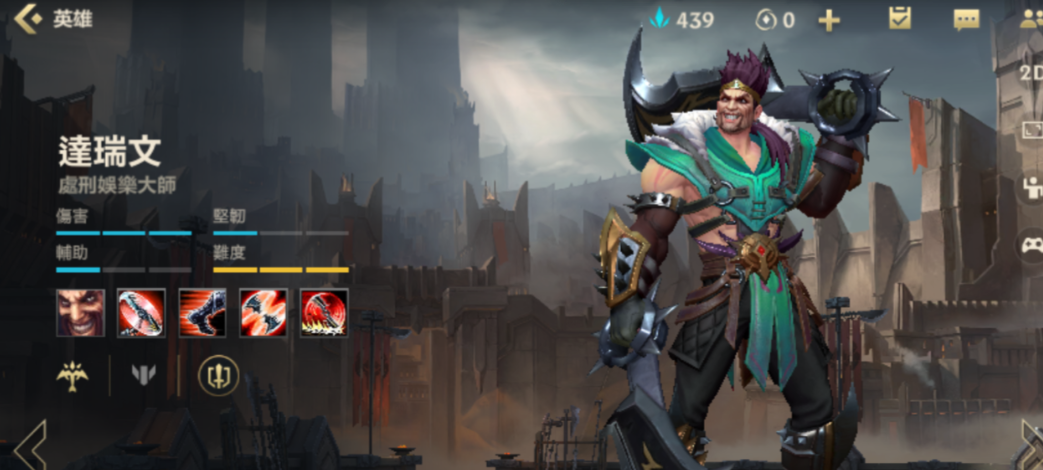Switch to the winged emblem tab
The image size is (1043, 470).
72,376
